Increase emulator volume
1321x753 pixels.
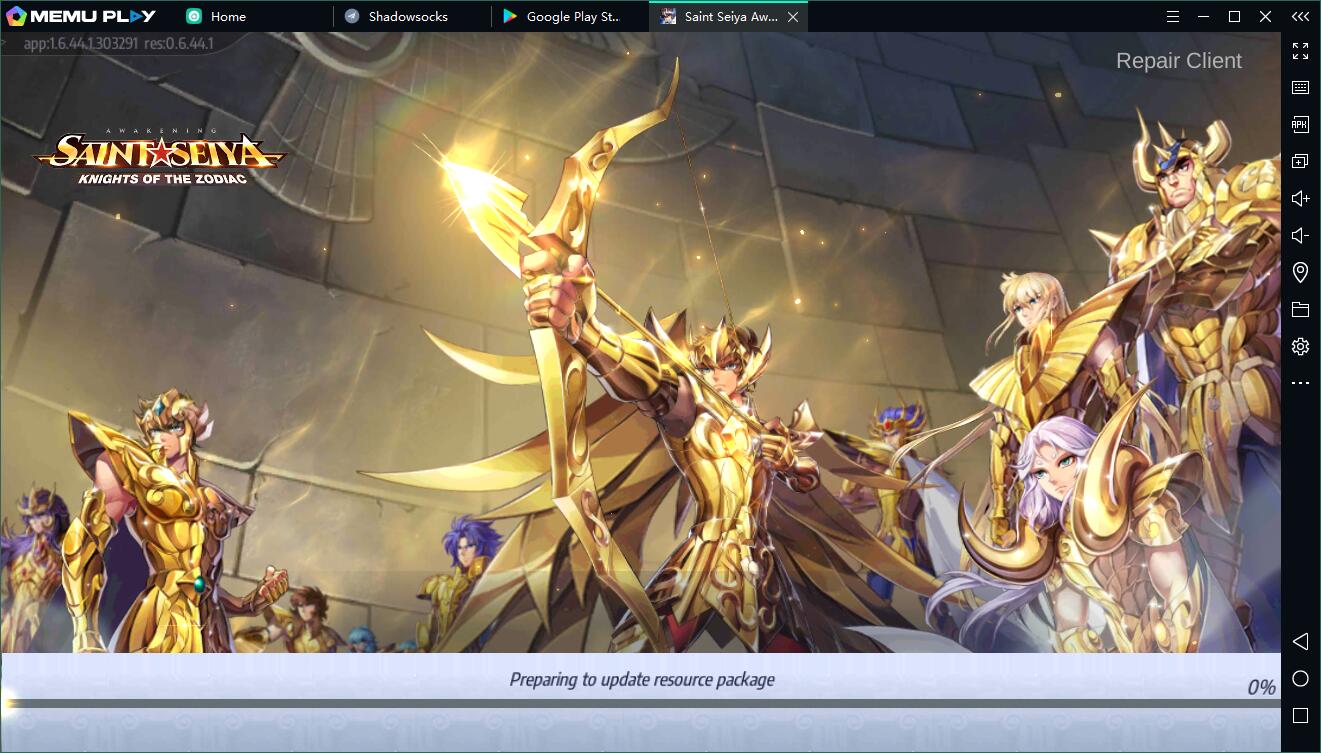click(x=1300, y=197)
